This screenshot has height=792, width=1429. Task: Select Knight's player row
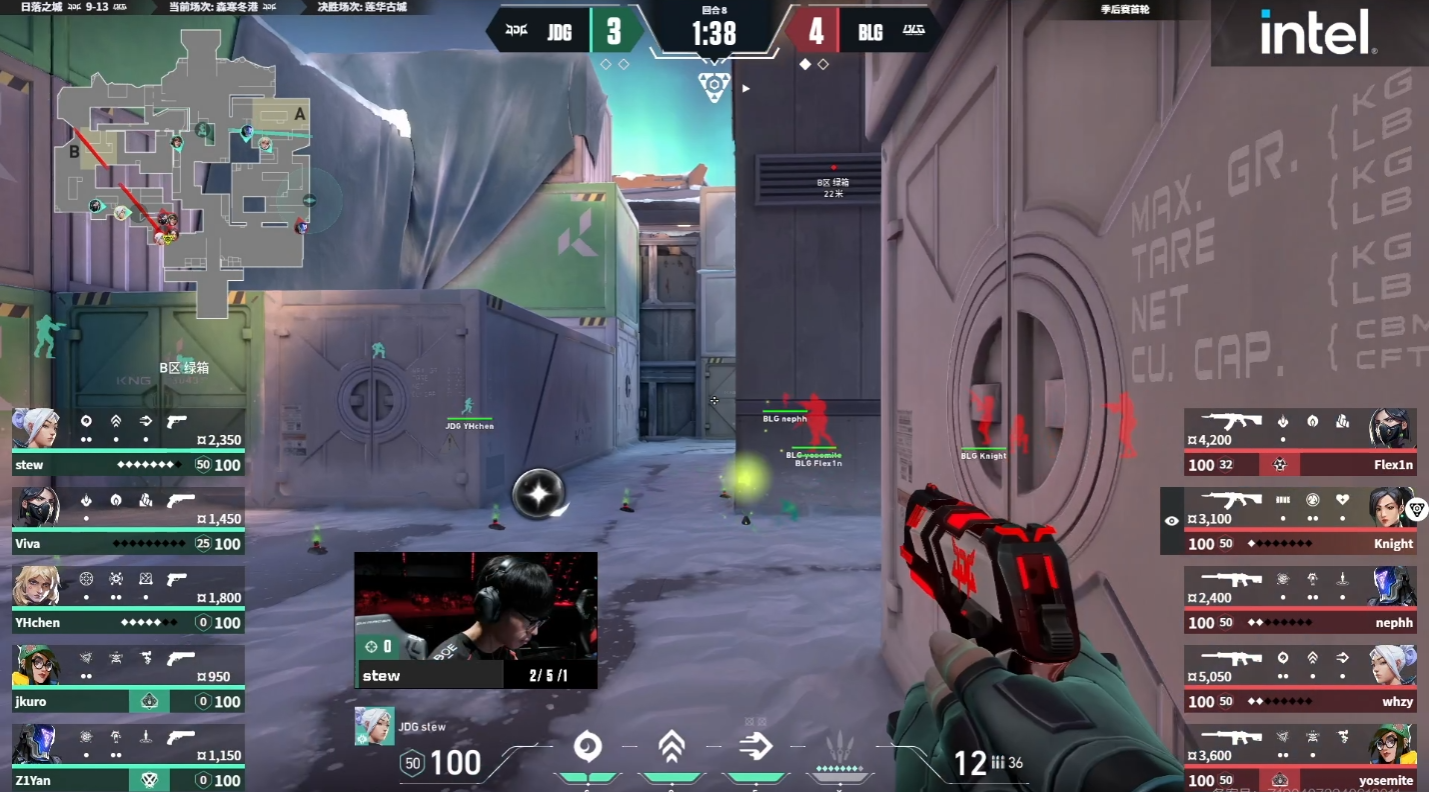[x=1300, y=520]
